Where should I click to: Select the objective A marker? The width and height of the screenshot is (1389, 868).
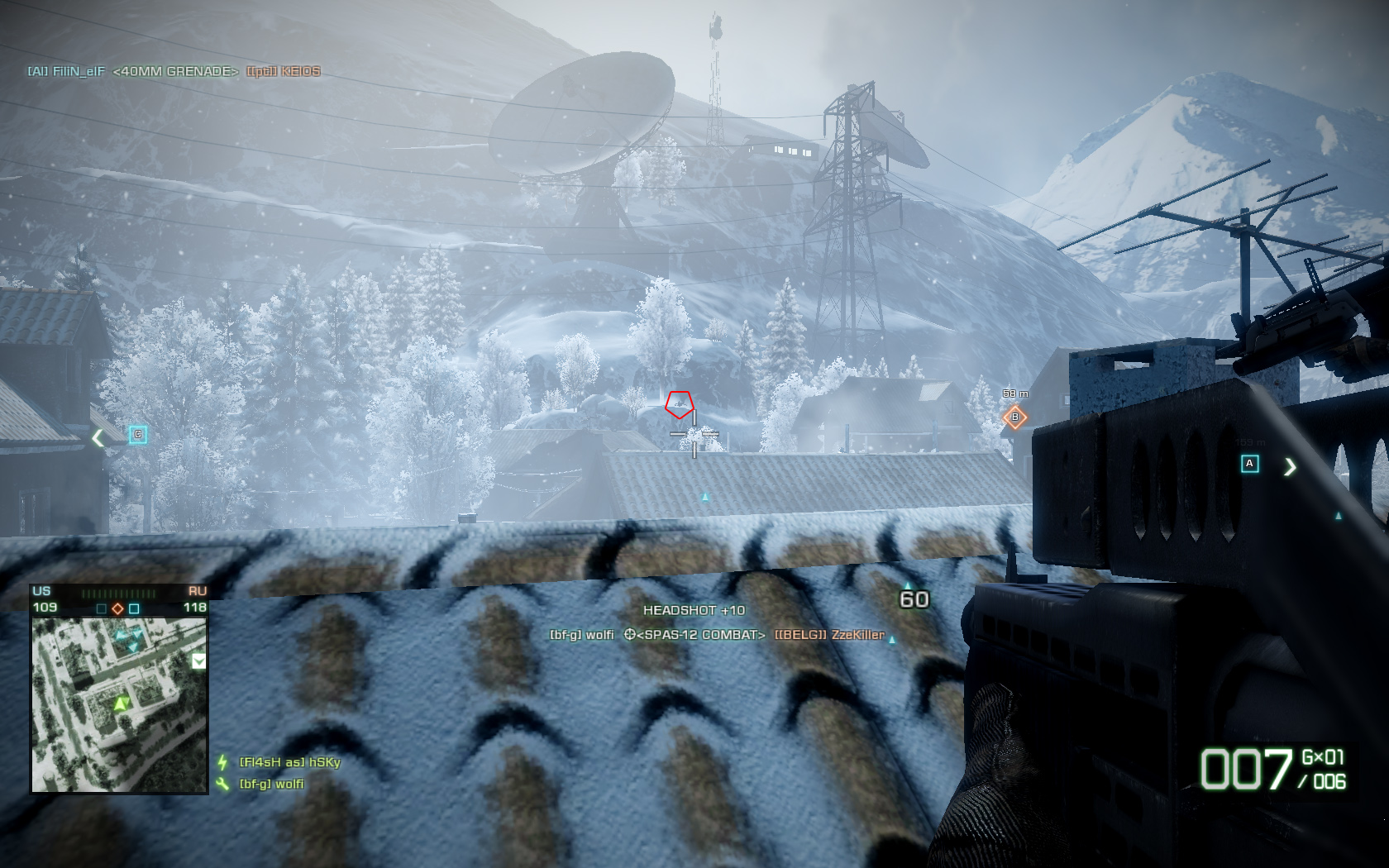tap(1250, 464)
